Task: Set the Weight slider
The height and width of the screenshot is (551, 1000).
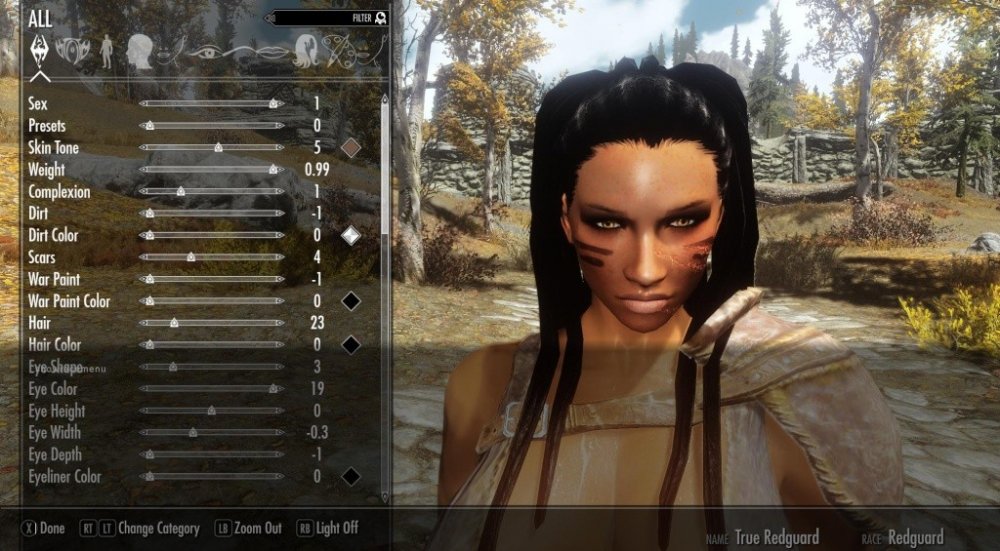Action: [273, 170]
